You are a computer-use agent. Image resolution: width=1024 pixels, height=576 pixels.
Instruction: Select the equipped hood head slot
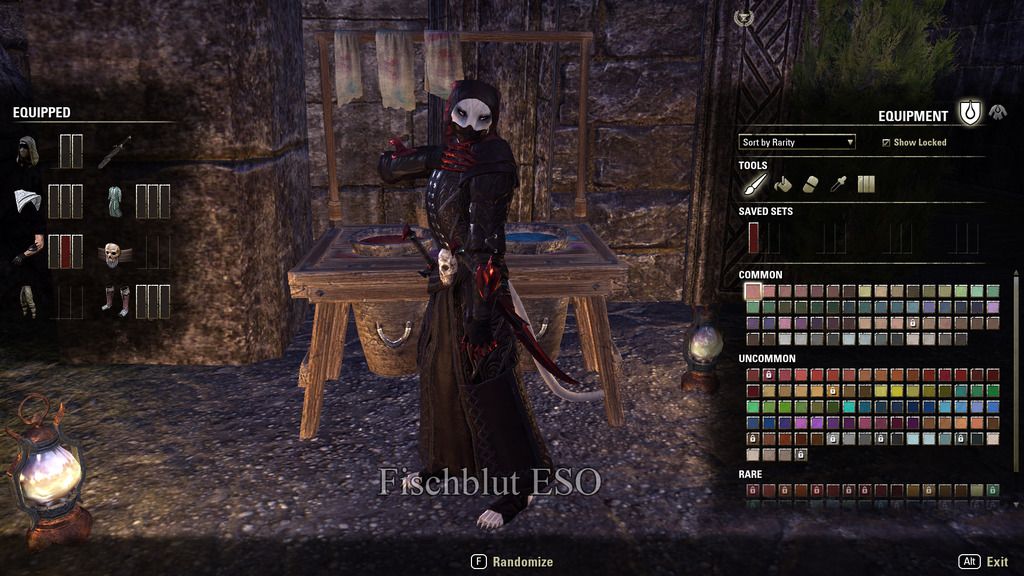[x=28, y=151]
